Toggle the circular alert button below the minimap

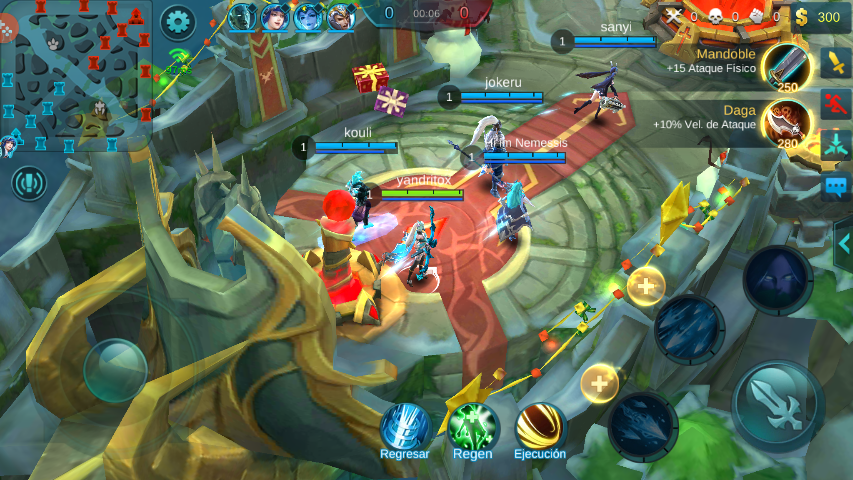pyautogui.click(x=30, y=183)
